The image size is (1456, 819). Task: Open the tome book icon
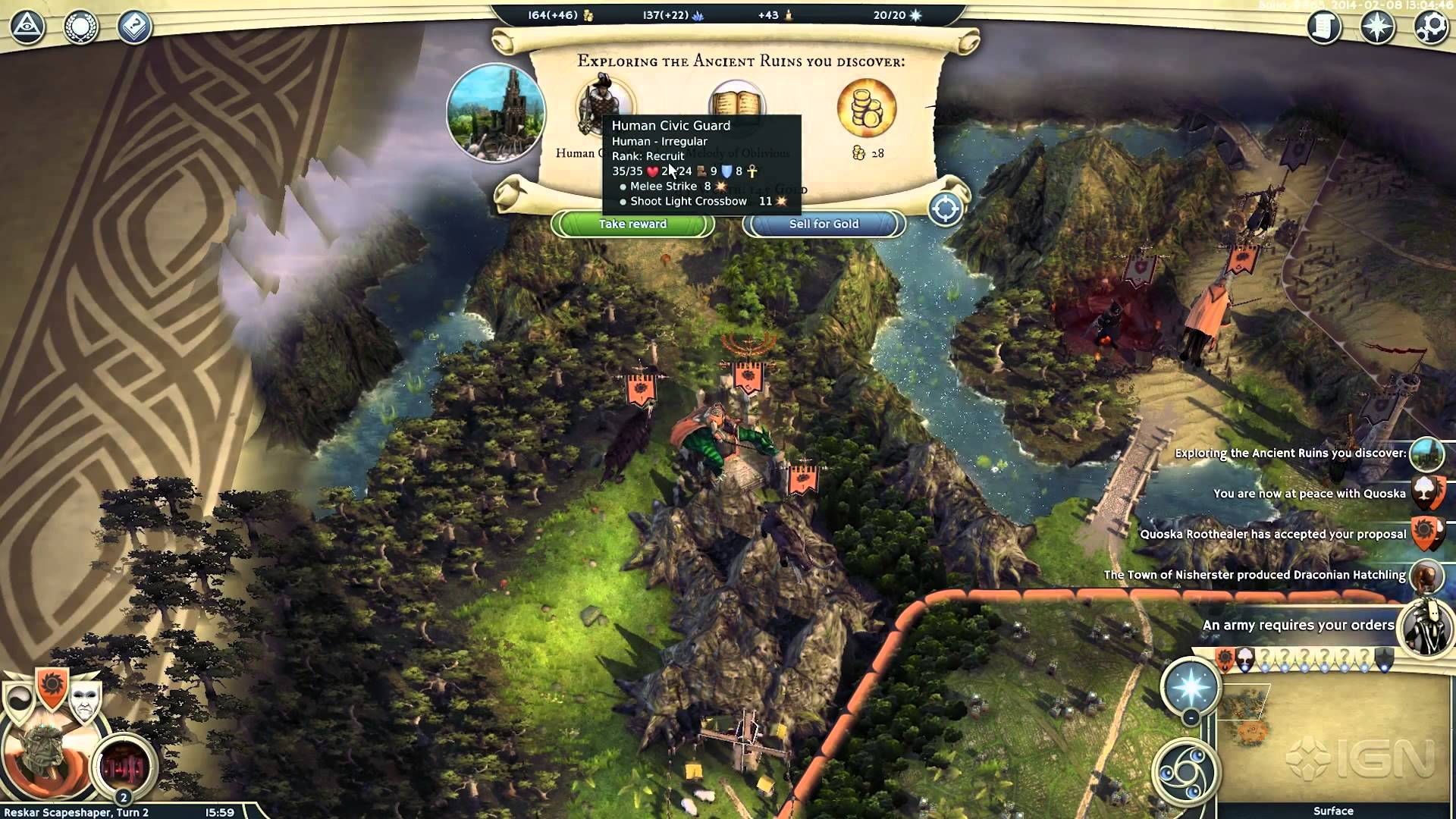coord(134,27)
